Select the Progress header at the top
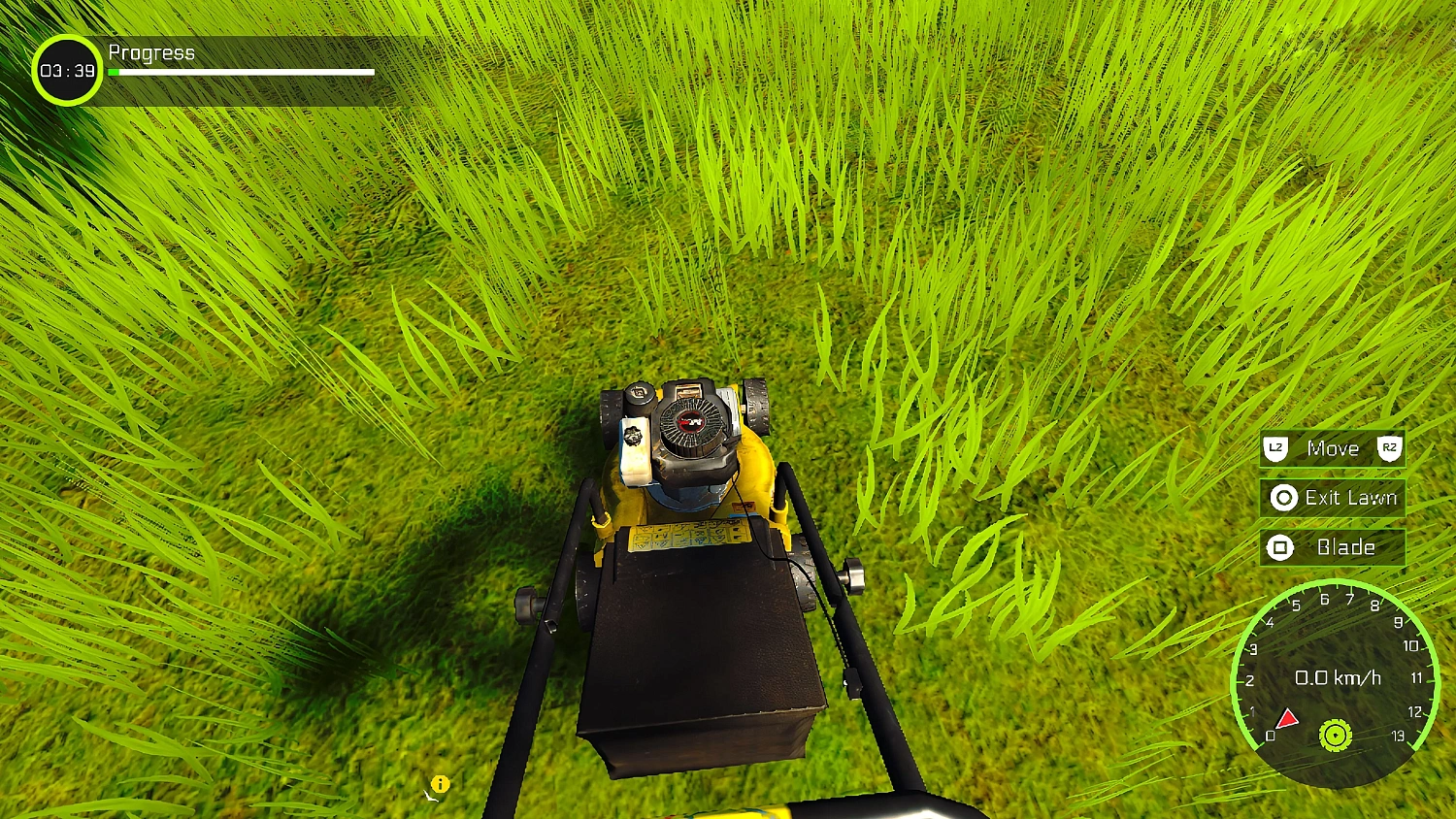This screenshot has height=819, width=1456. click(151, 52)
